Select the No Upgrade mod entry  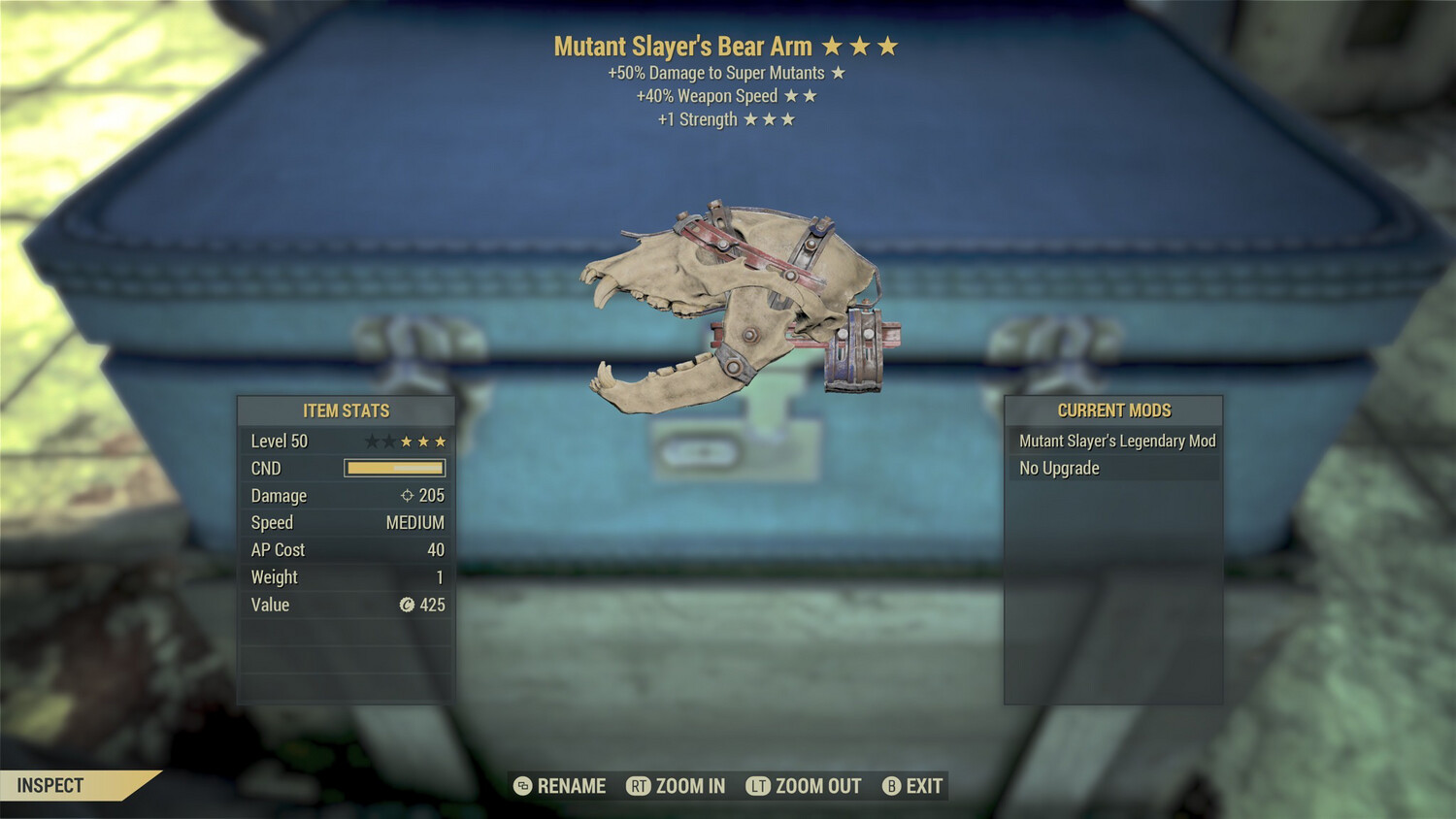point(1115,468)
